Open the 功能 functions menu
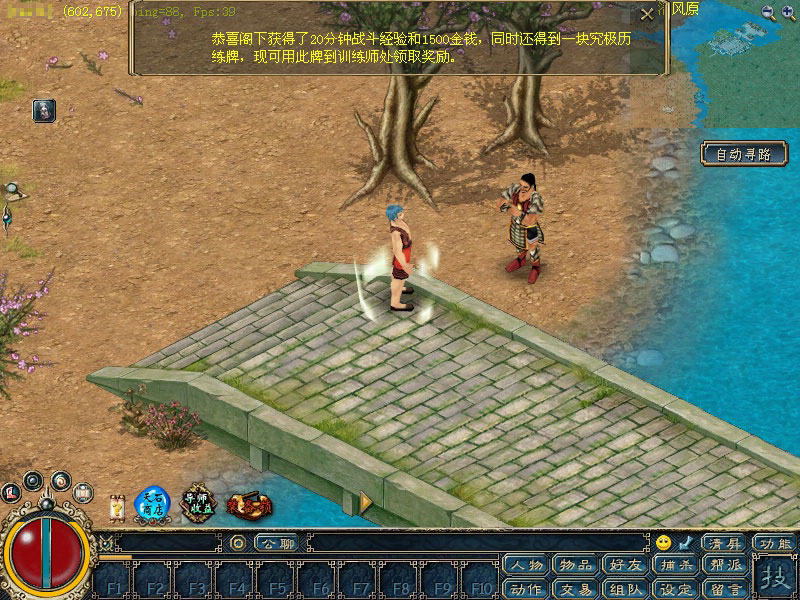 coord(775,543)
